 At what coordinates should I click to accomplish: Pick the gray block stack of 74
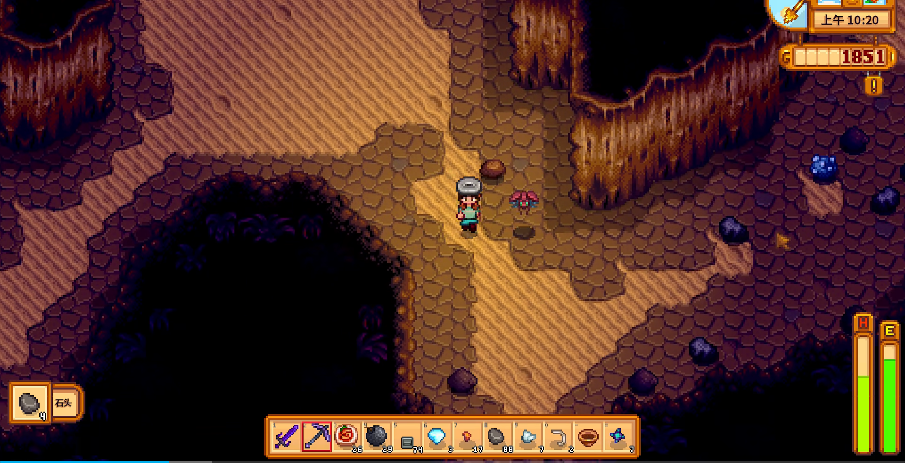406,437
